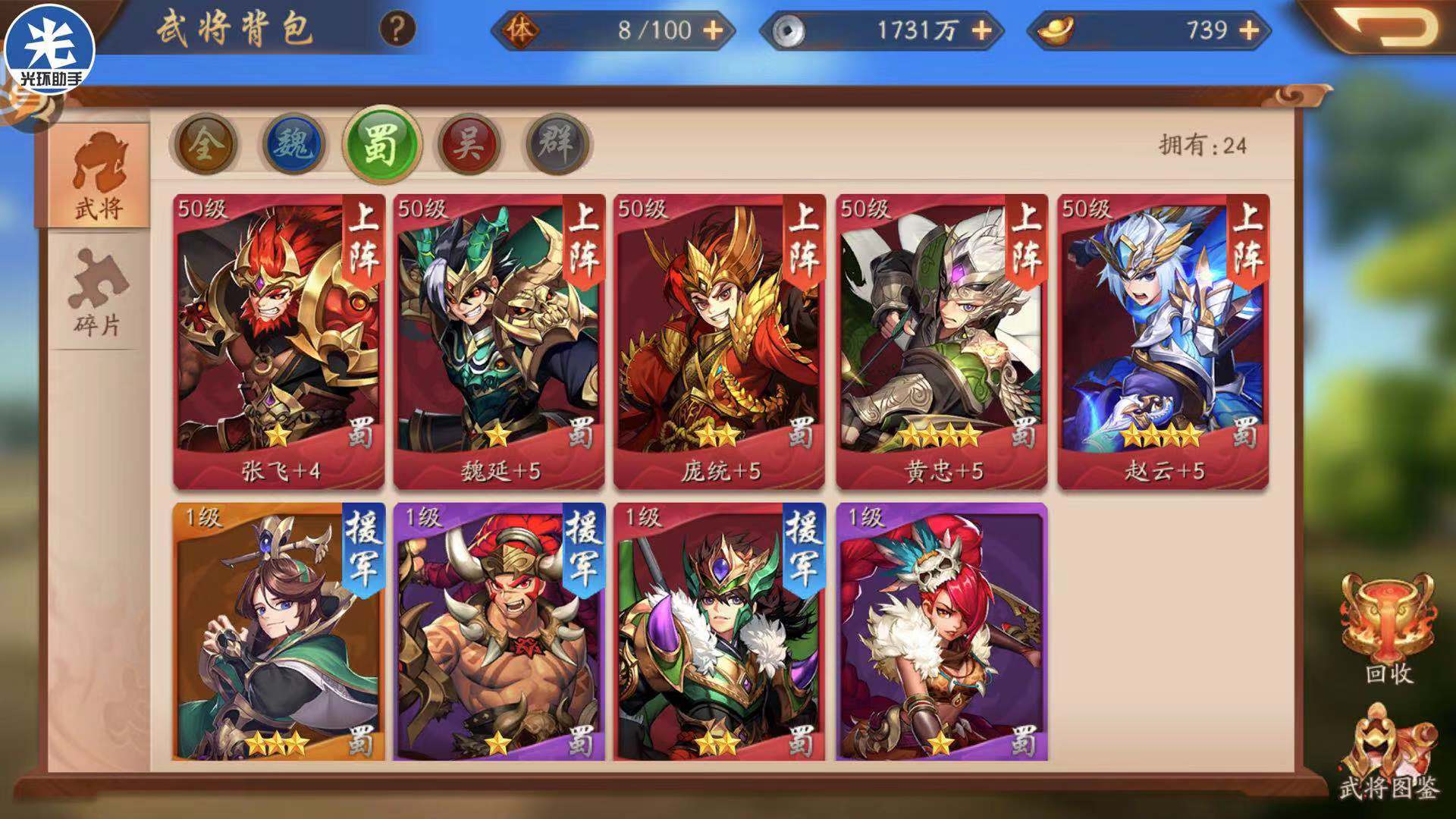Viewport: 1456px width, 819px height.
Task: Open the 魏延+5 hero card
Action: 499,341
